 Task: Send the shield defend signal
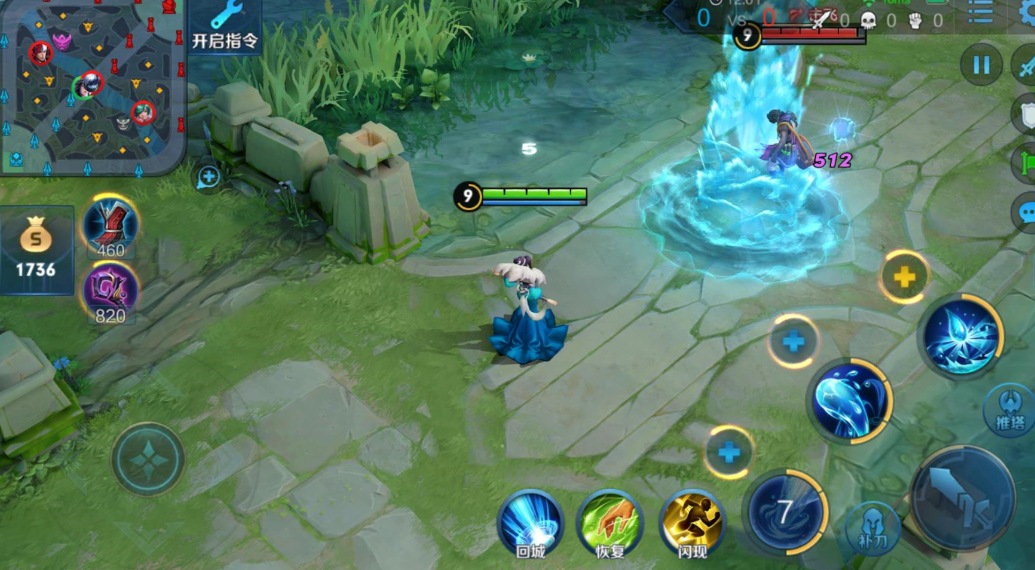[1026, 112]
